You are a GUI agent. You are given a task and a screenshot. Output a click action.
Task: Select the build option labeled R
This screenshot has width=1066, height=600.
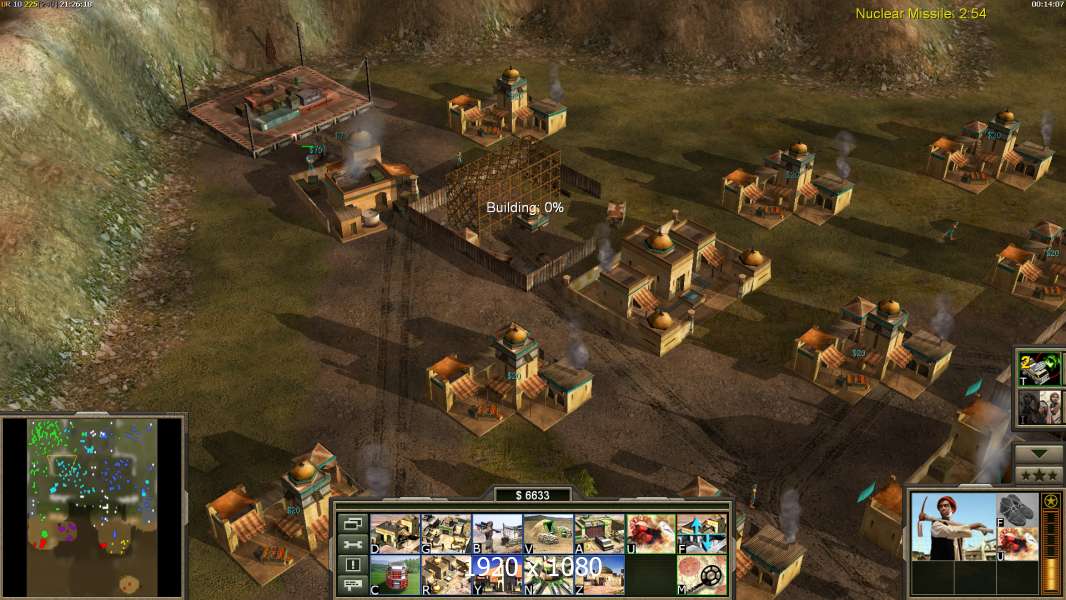[x=445, y=574]
